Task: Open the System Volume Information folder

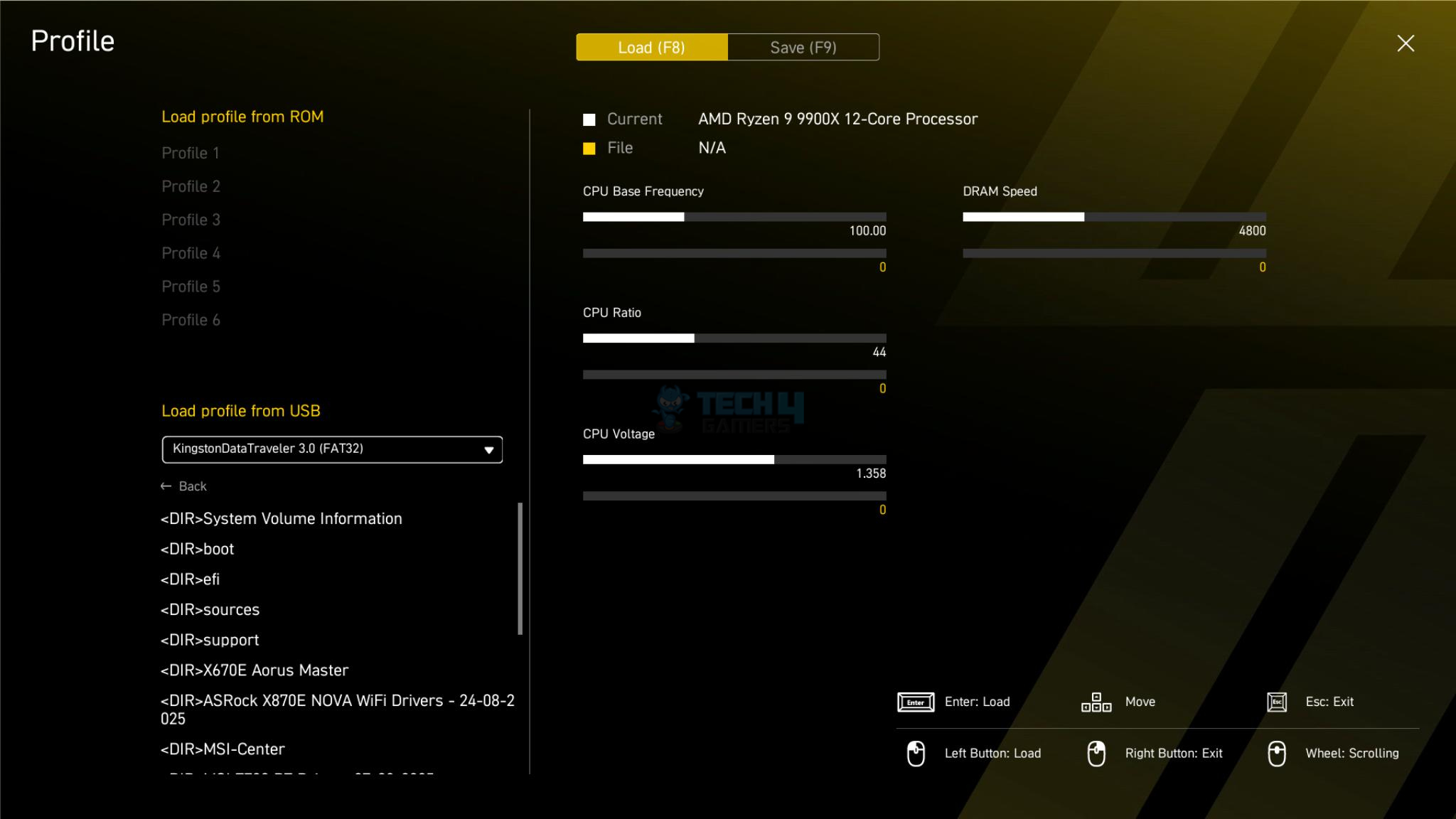Action: tap(282, 519)
